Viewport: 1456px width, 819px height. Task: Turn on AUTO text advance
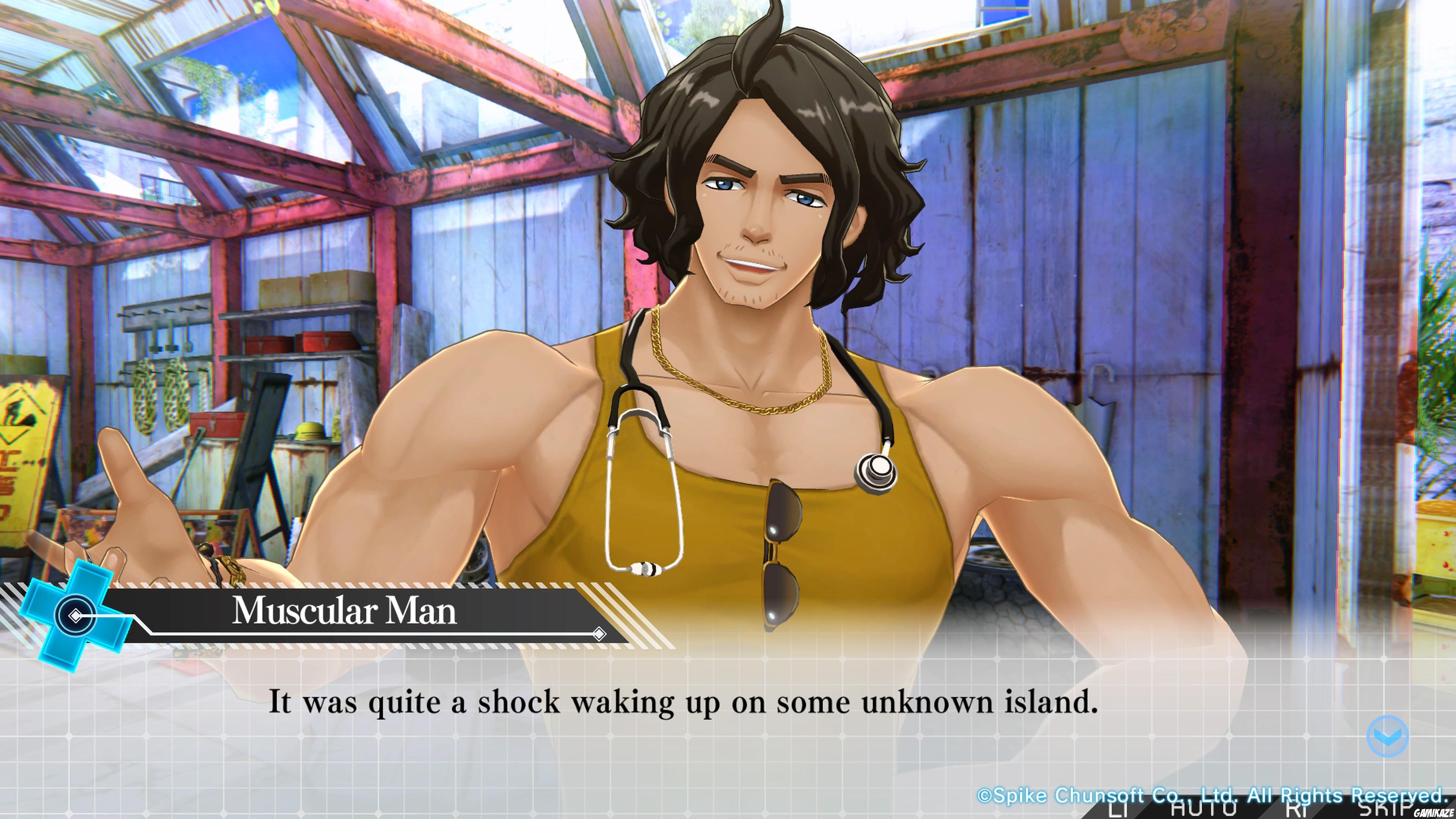(1205, 810)
